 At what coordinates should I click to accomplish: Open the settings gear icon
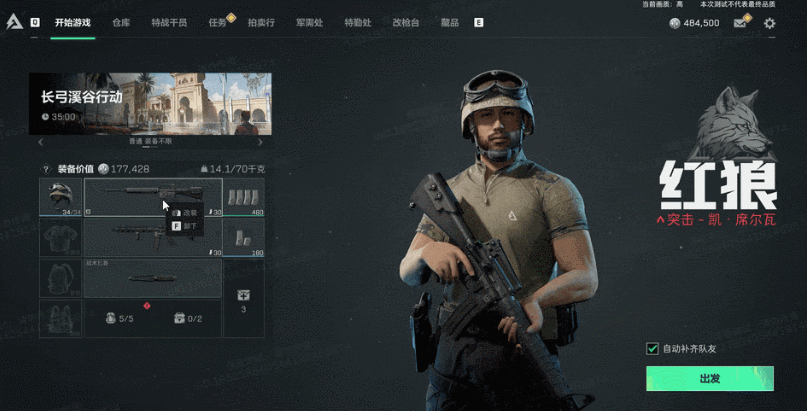coord(769,23)
